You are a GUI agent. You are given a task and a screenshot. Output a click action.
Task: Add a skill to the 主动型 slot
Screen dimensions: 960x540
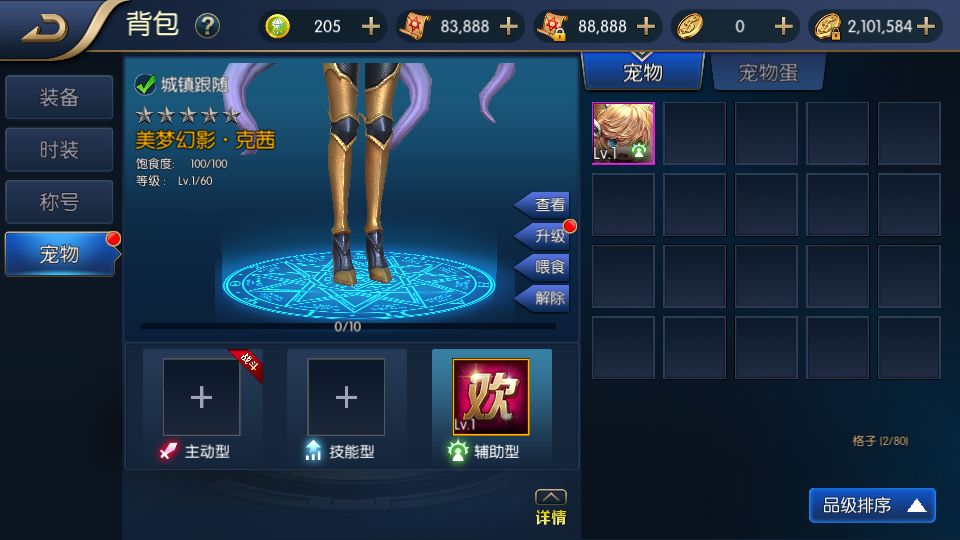tap(201, 397)
